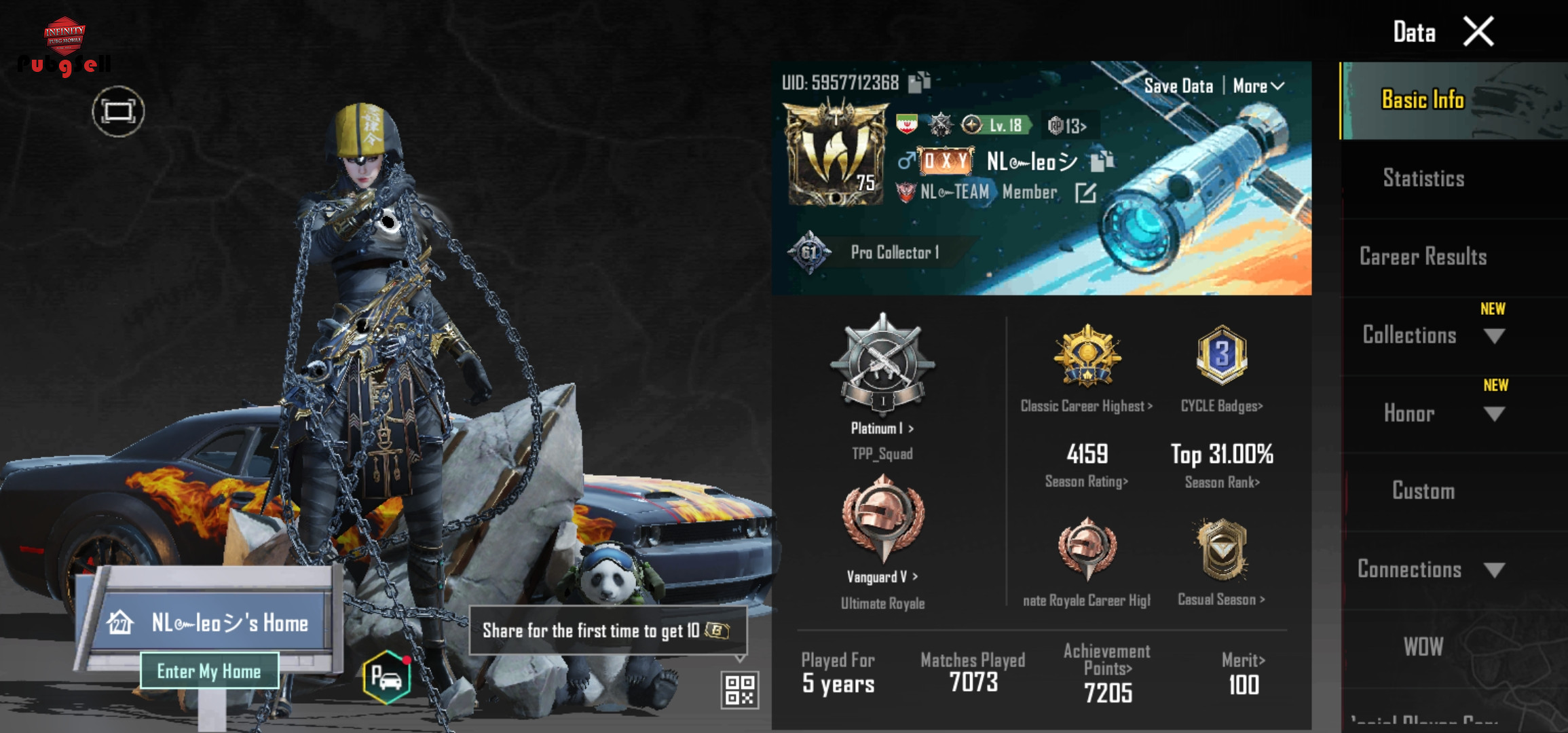Open the WOW tab
Image resolution: width=1568 pixels, height=733 pixels.
[1423, 647]
